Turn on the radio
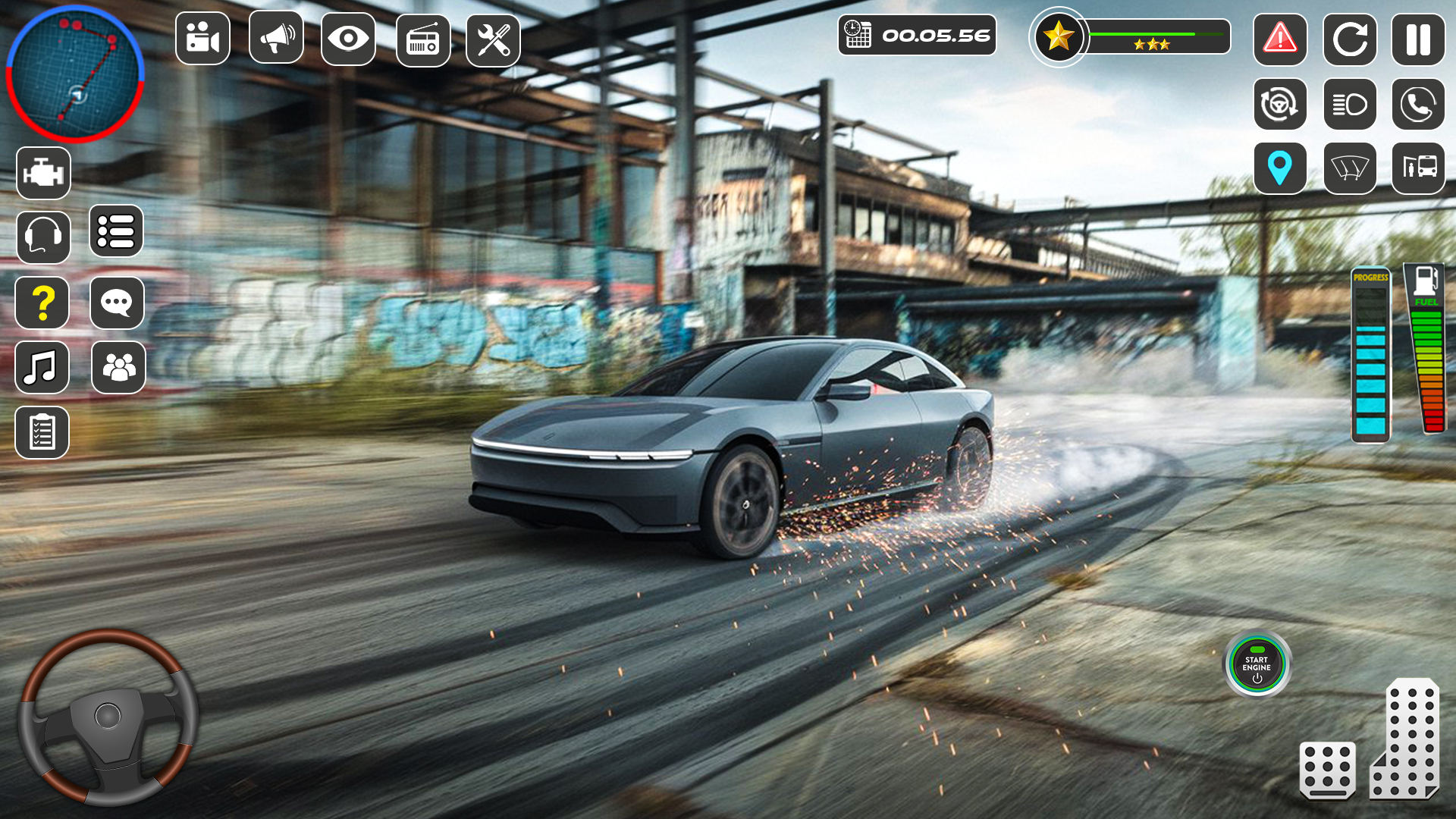This screenshot has height=819, width=1456. coord(423,40)
